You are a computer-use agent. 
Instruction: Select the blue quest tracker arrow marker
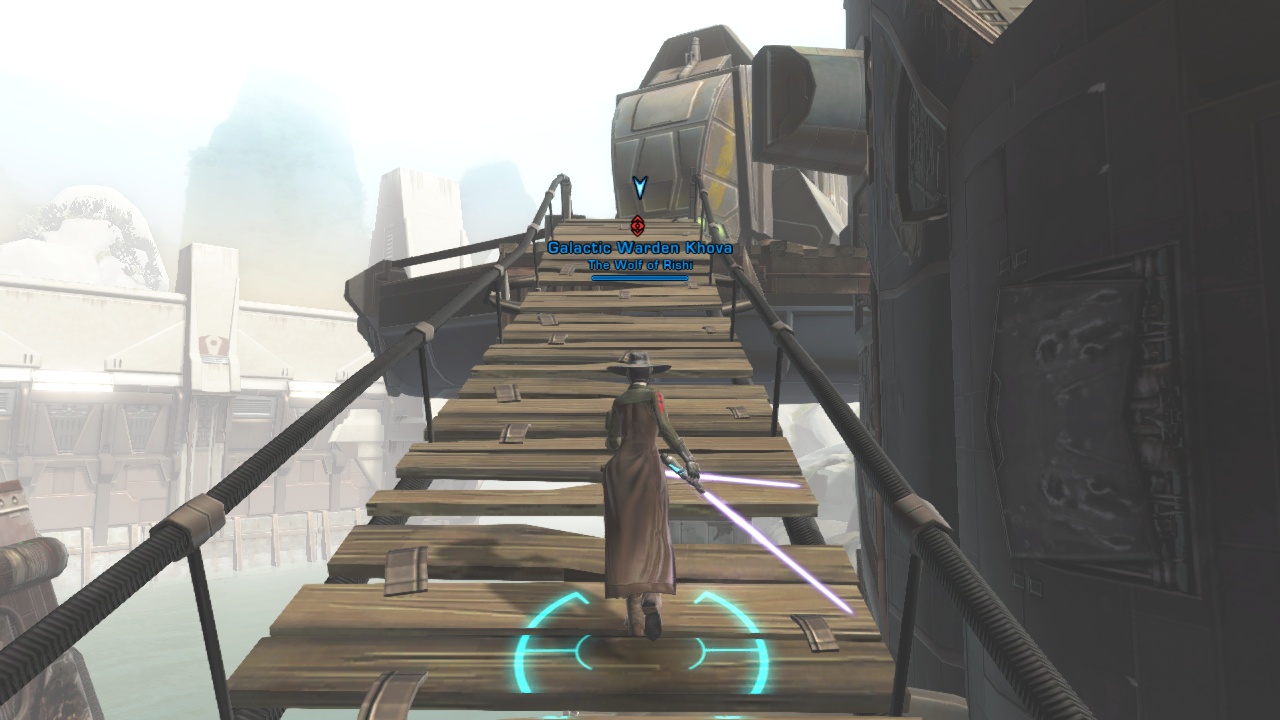(x=639, y=188)
